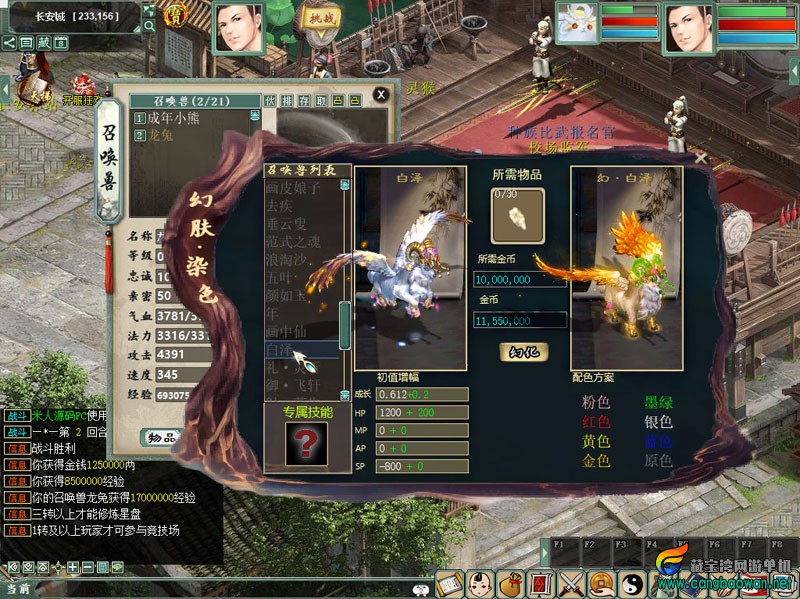The height and width of the screenshot is (599, 800).
Task: Pick the 粉色 pink color scheme
Action: [597, 403]
